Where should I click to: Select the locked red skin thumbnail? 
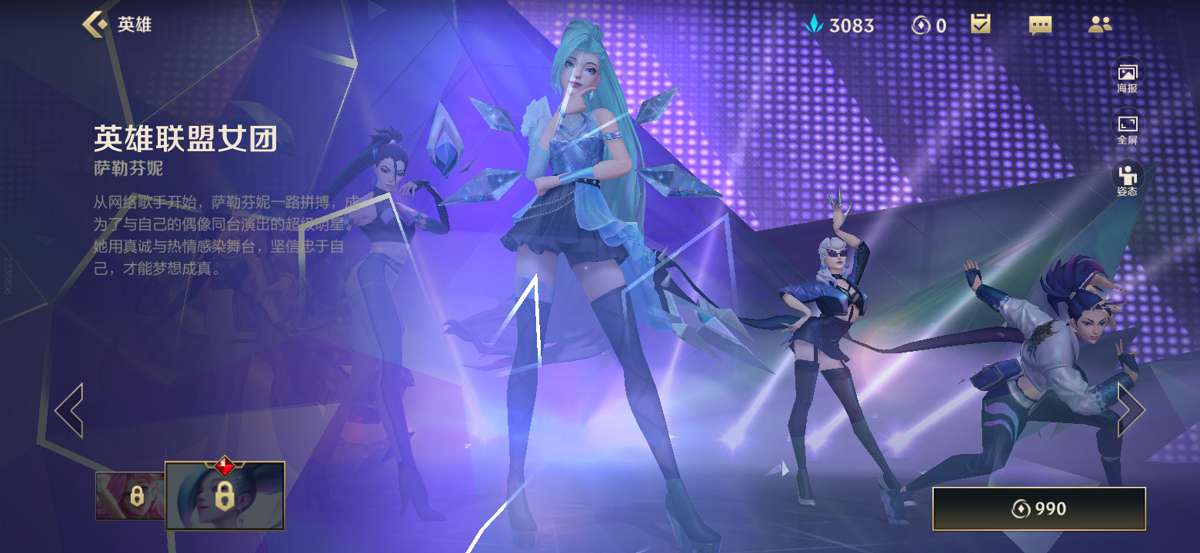[x=131, y=496]
